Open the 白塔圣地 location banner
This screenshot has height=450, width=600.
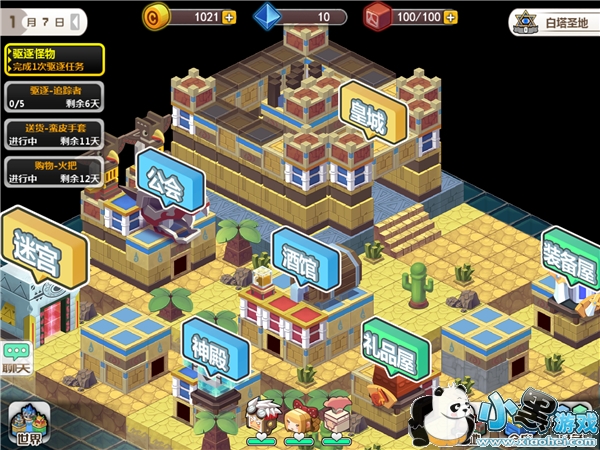(x=550, y=19)
